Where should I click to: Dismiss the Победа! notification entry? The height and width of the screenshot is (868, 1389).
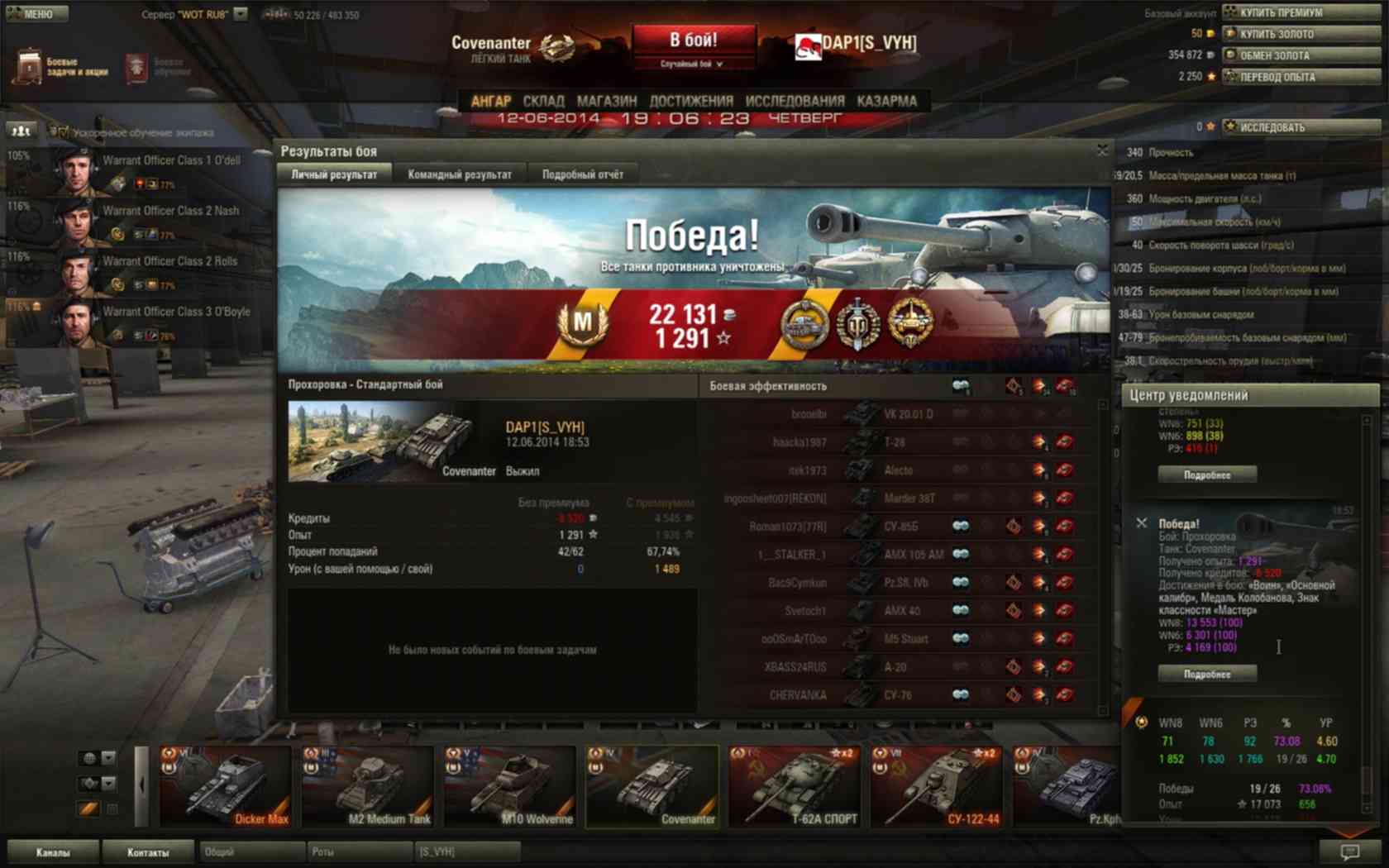1142,523
